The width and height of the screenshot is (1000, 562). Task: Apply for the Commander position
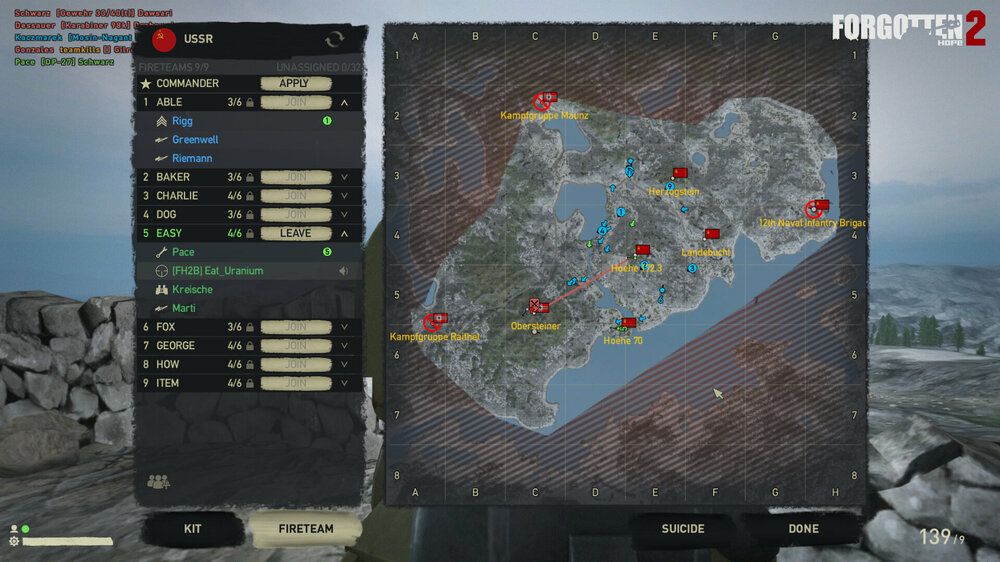point(294,83)
